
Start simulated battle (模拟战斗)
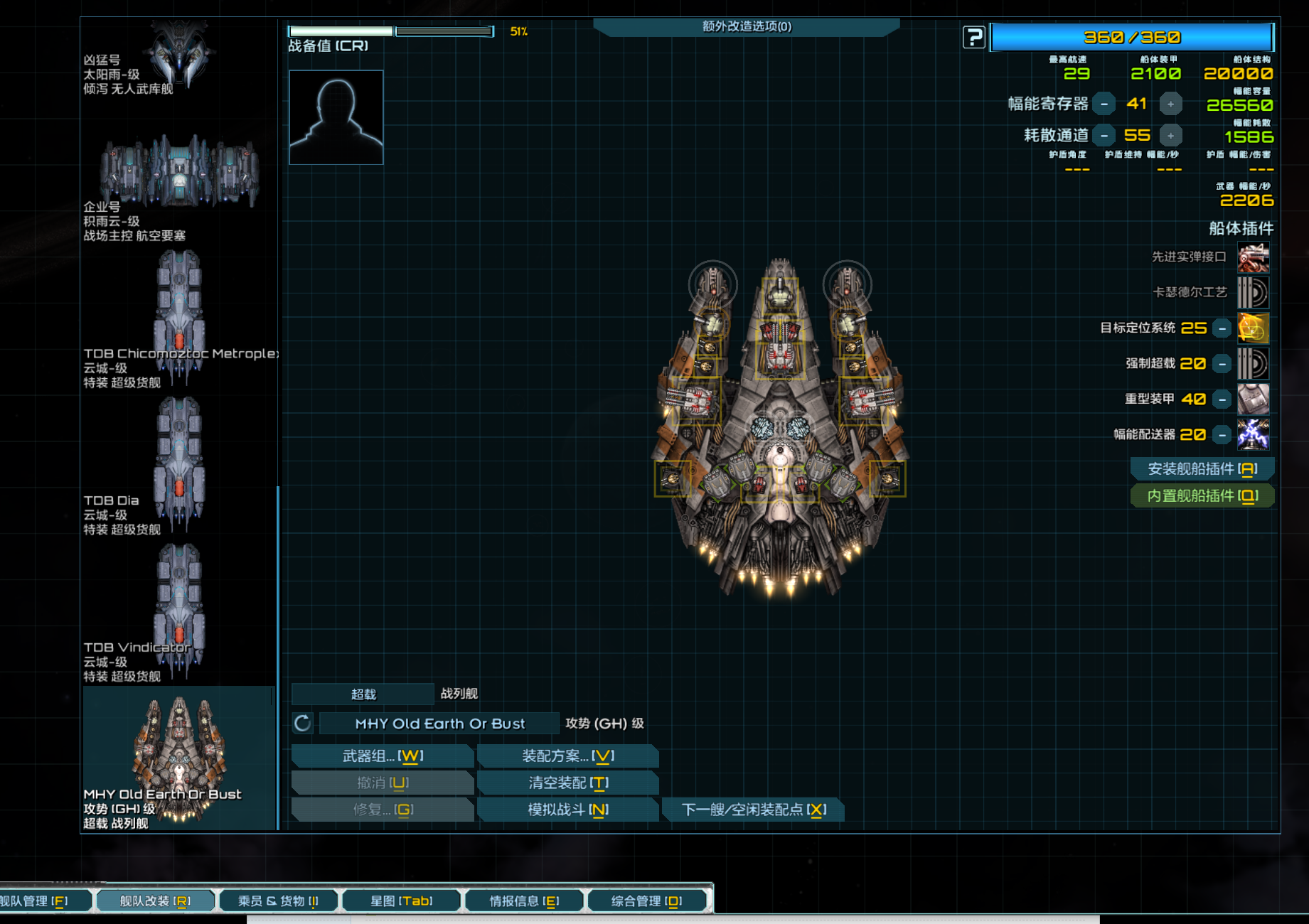[x=567, y=810]
